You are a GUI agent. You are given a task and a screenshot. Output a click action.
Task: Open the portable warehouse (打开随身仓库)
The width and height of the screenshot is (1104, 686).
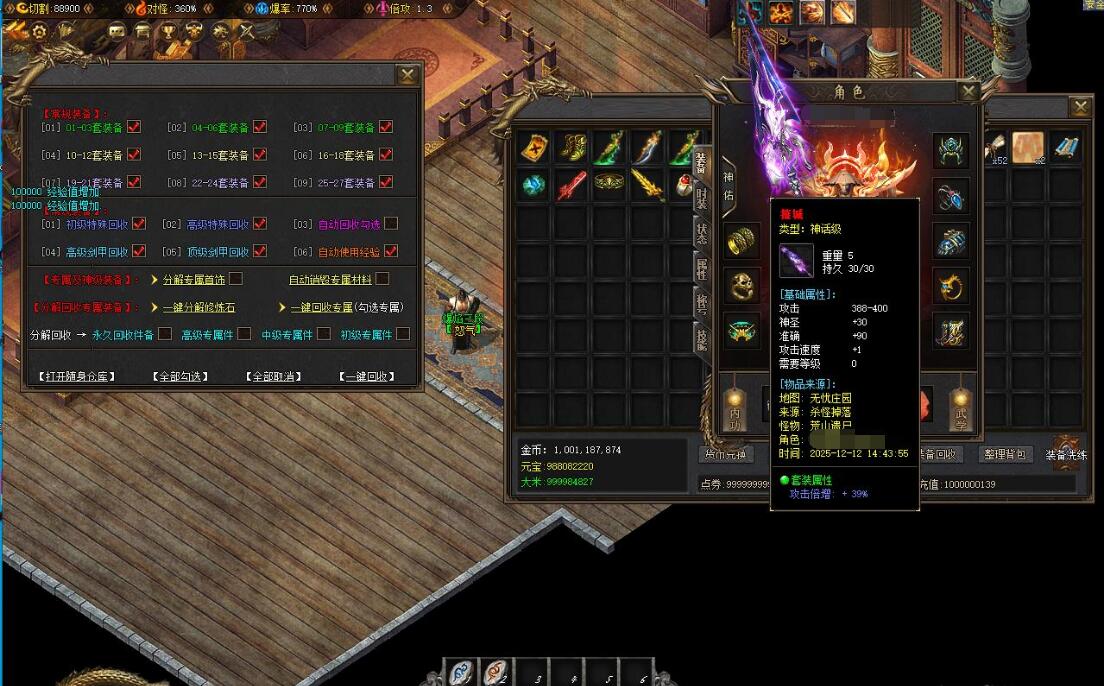78,377
